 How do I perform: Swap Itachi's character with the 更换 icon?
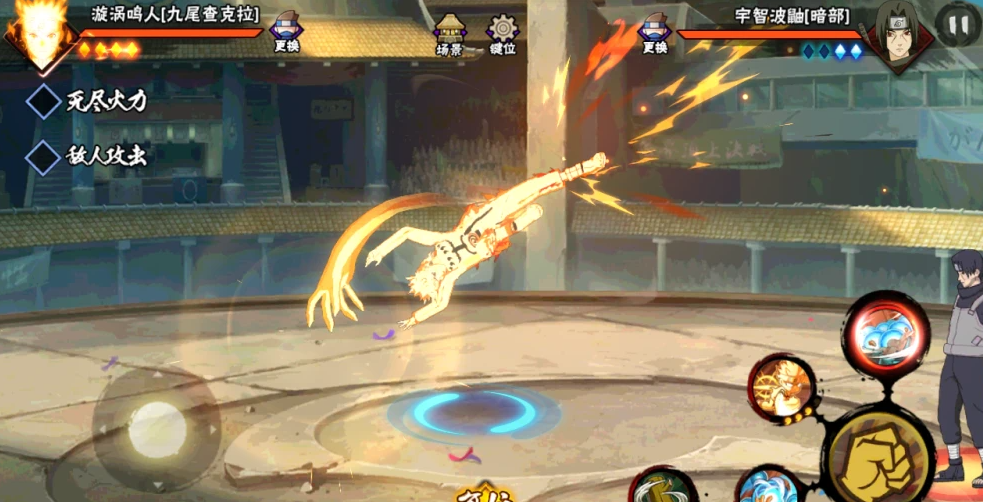[655, 33]
